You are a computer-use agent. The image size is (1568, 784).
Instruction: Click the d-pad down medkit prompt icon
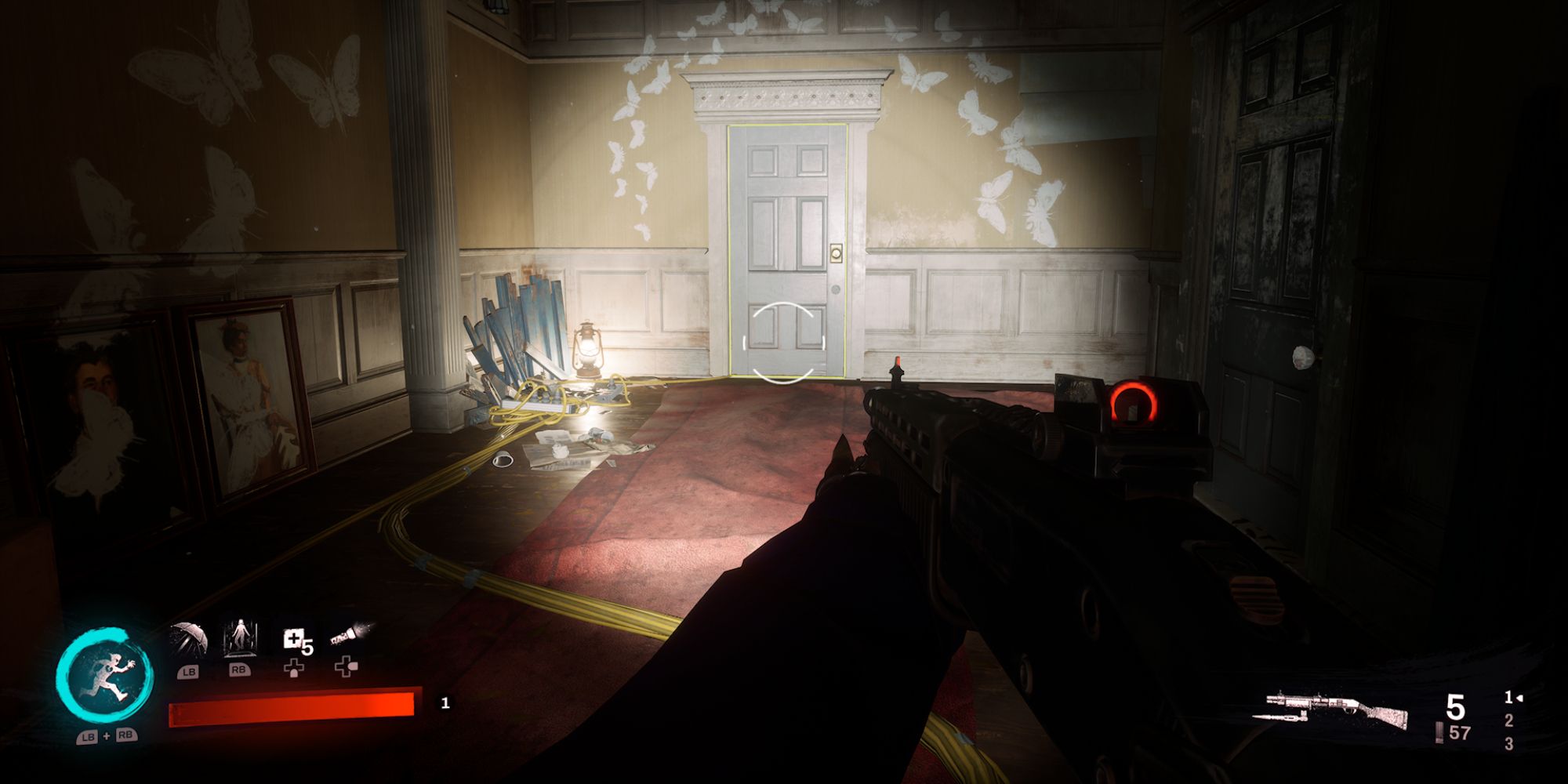click(x=296, y=669)
